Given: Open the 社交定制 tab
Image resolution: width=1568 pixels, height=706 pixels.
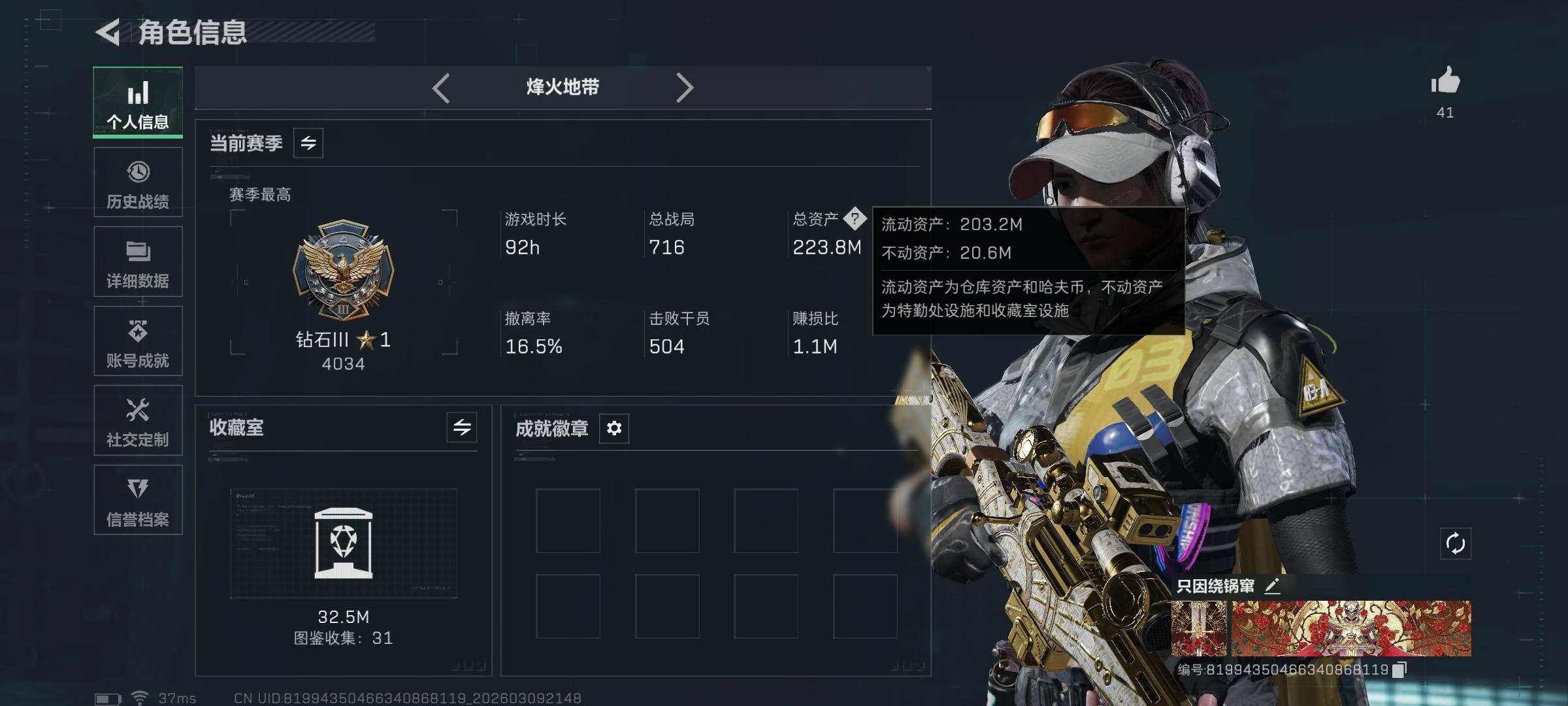Looking at the screenshot, I should click(138, 421).
